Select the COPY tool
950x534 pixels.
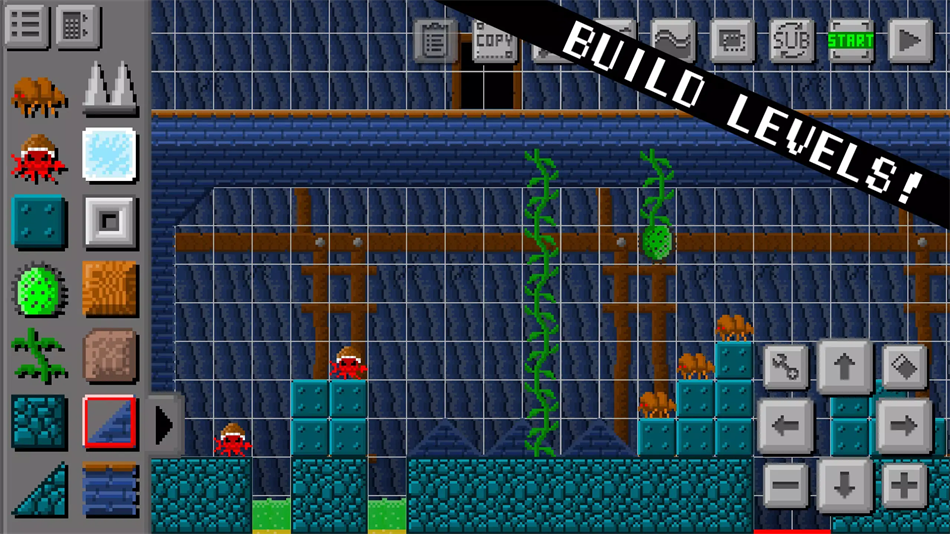pyautogui.click(x=494, y=43)
